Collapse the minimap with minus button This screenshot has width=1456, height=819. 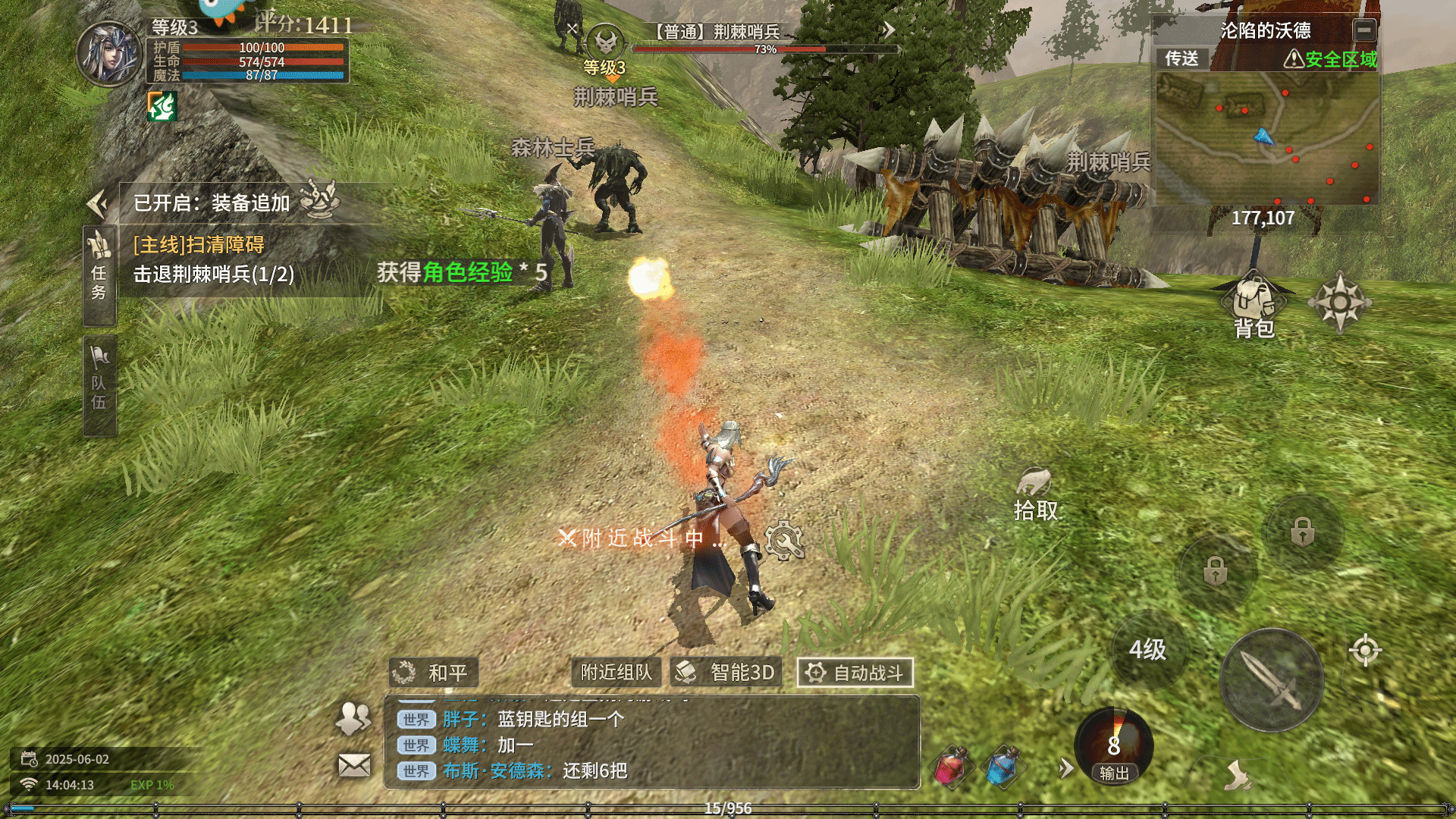[1364, 30]
